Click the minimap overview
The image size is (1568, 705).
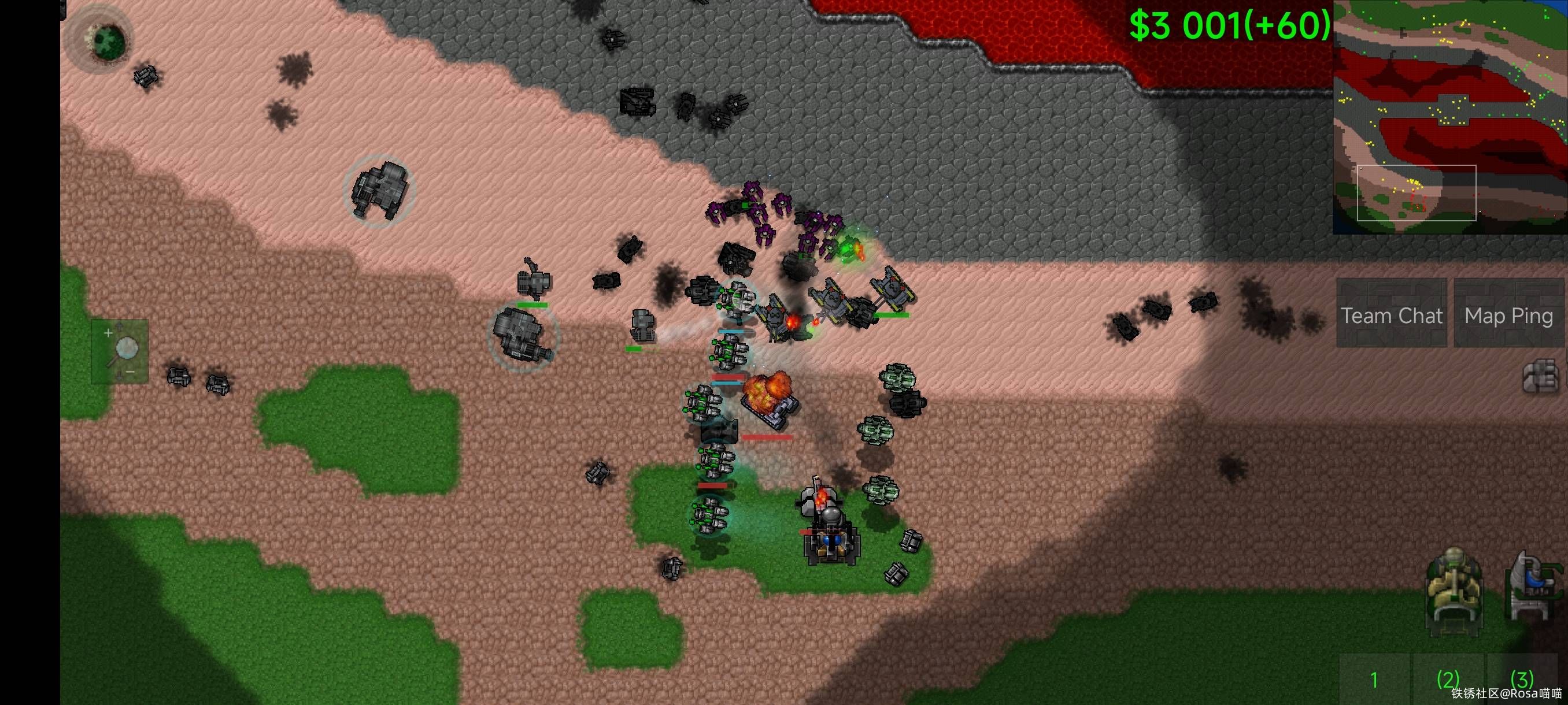tap(1450, 117)
